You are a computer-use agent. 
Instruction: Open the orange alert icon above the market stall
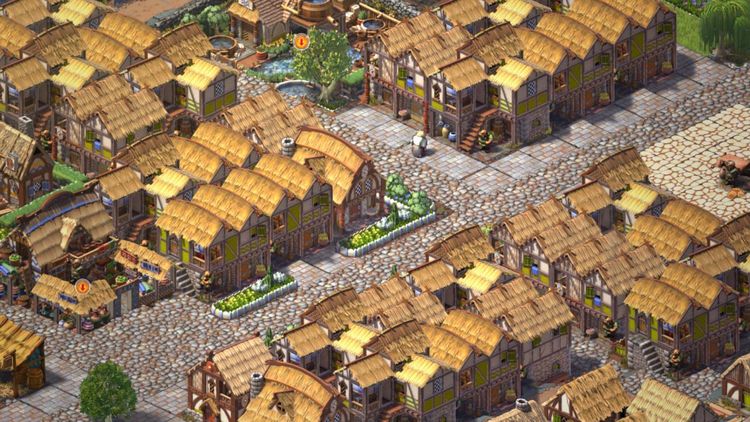[x=82, y=286]
